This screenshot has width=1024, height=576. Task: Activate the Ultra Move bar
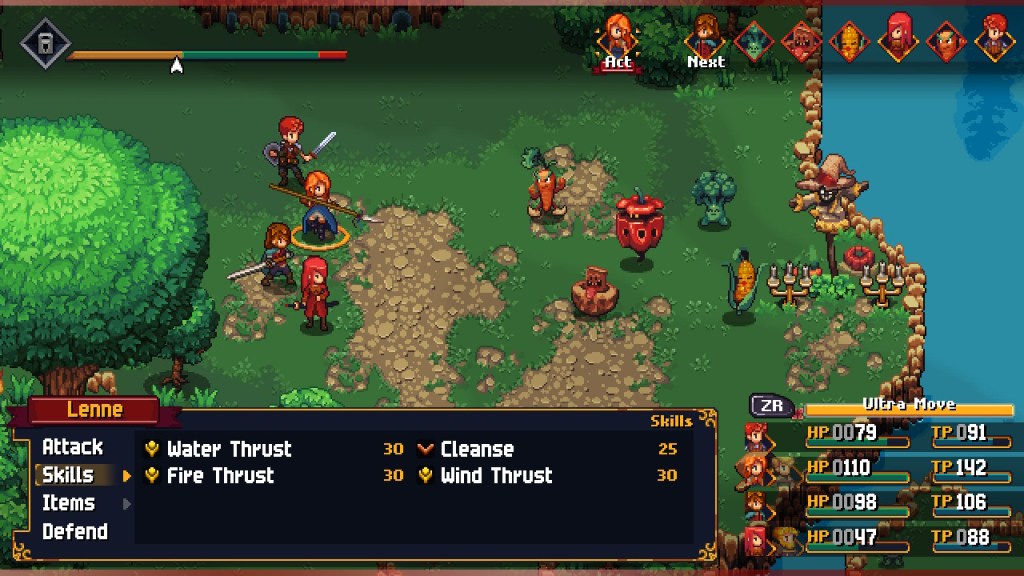909,406
